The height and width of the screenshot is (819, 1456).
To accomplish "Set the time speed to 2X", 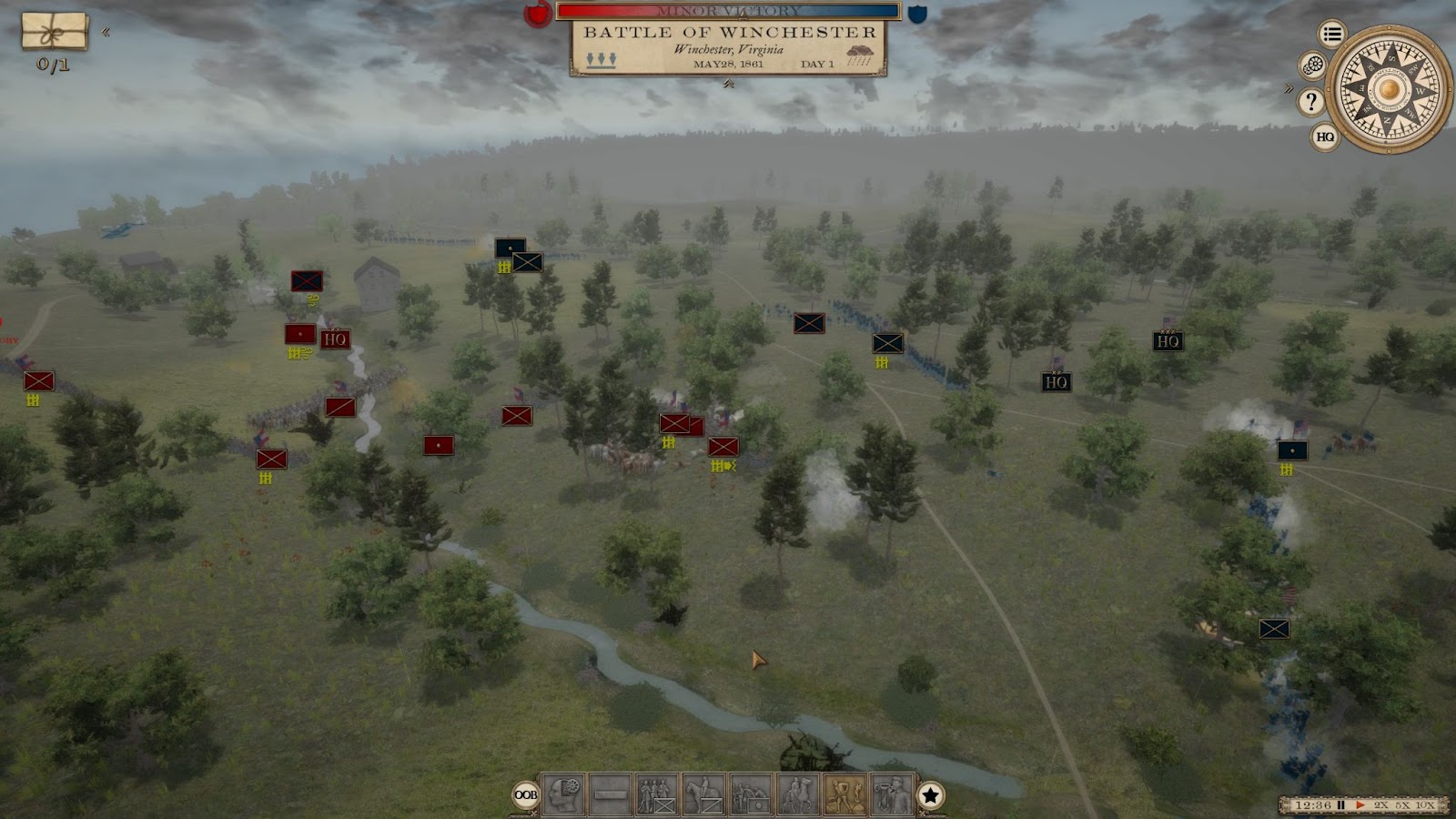I will click(x=1381, y=805).
